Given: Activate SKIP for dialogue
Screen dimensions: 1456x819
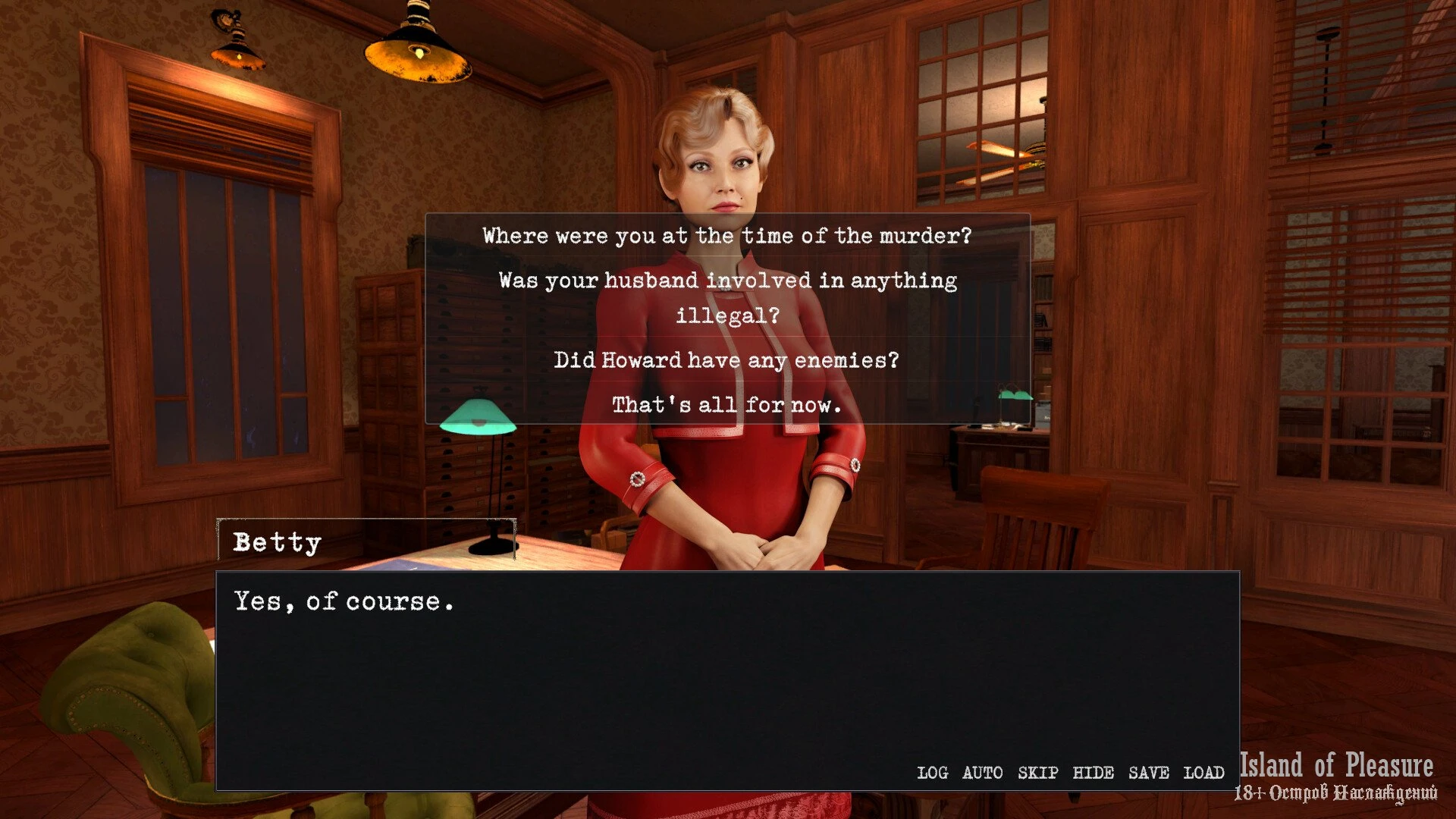Looking at the screenshot, I should (x=1037, y=773).
